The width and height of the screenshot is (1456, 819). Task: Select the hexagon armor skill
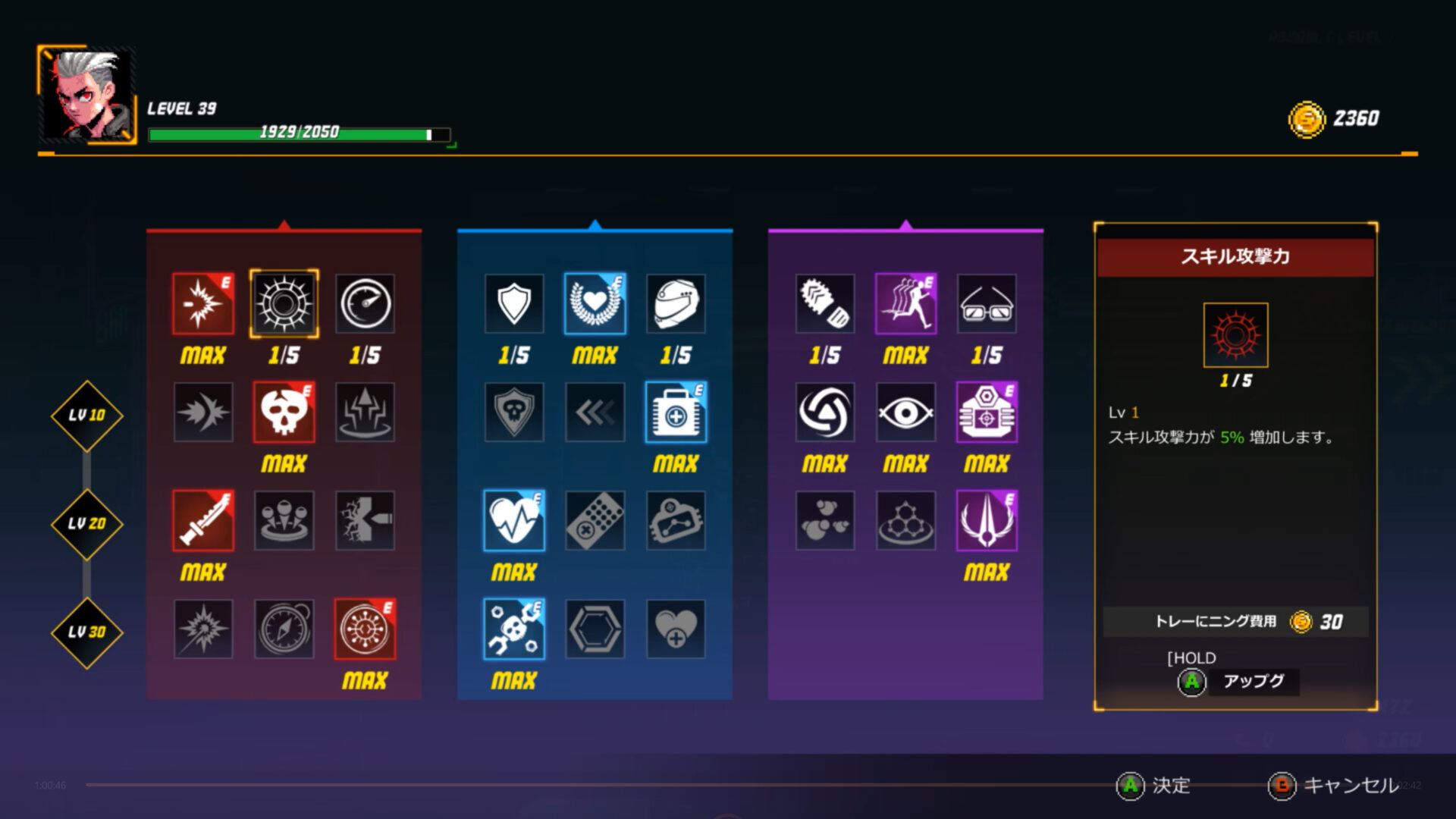(x=595, y=629)
